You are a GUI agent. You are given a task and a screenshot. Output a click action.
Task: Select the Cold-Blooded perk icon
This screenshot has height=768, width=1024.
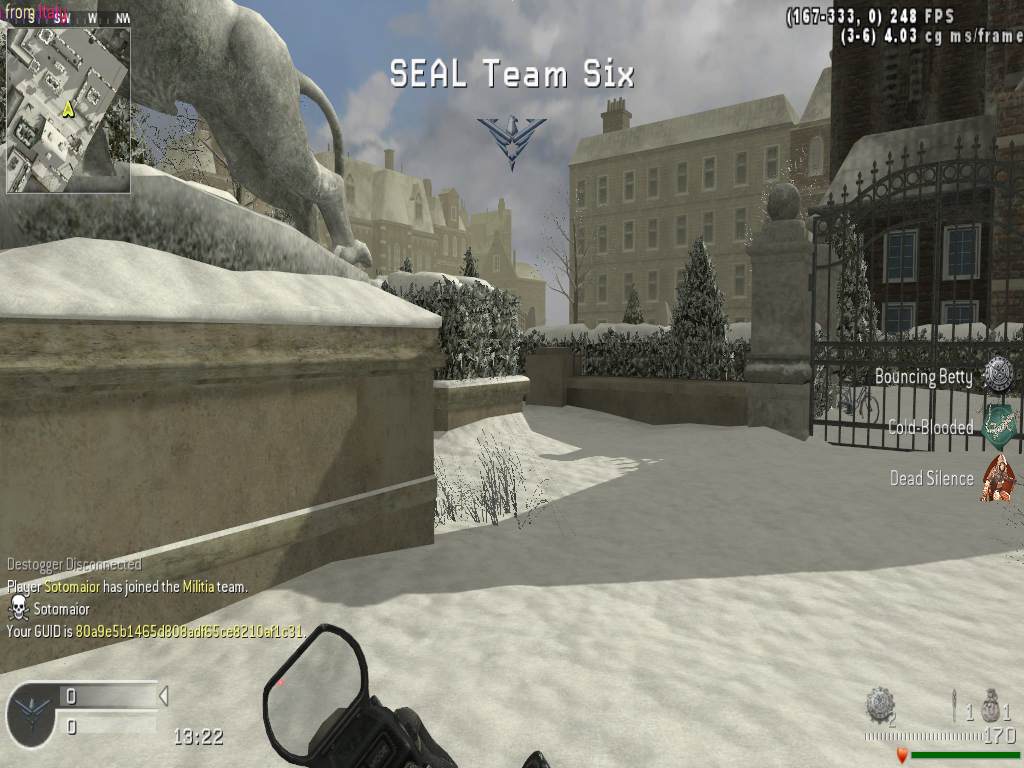[997, 426]
